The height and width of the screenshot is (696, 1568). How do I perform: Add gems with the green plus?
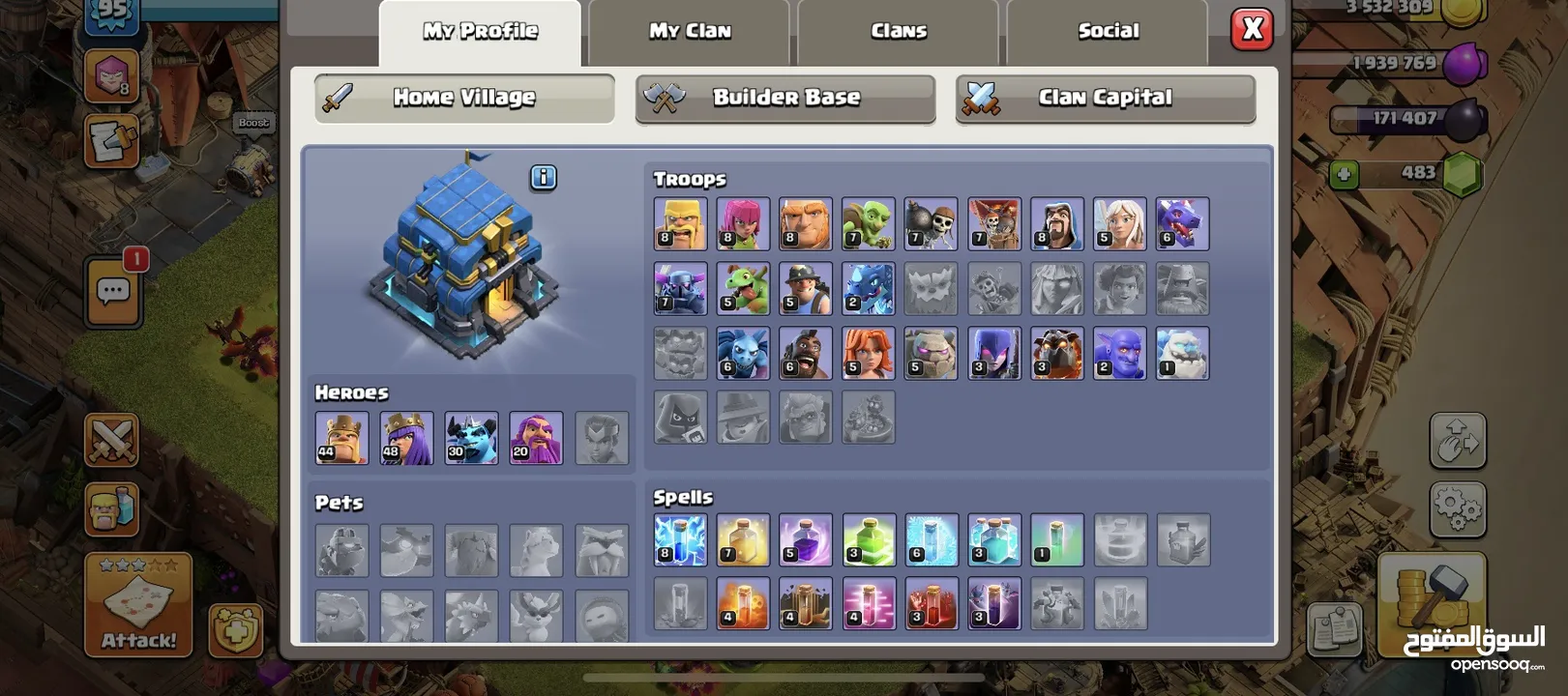pos(1343,174)
